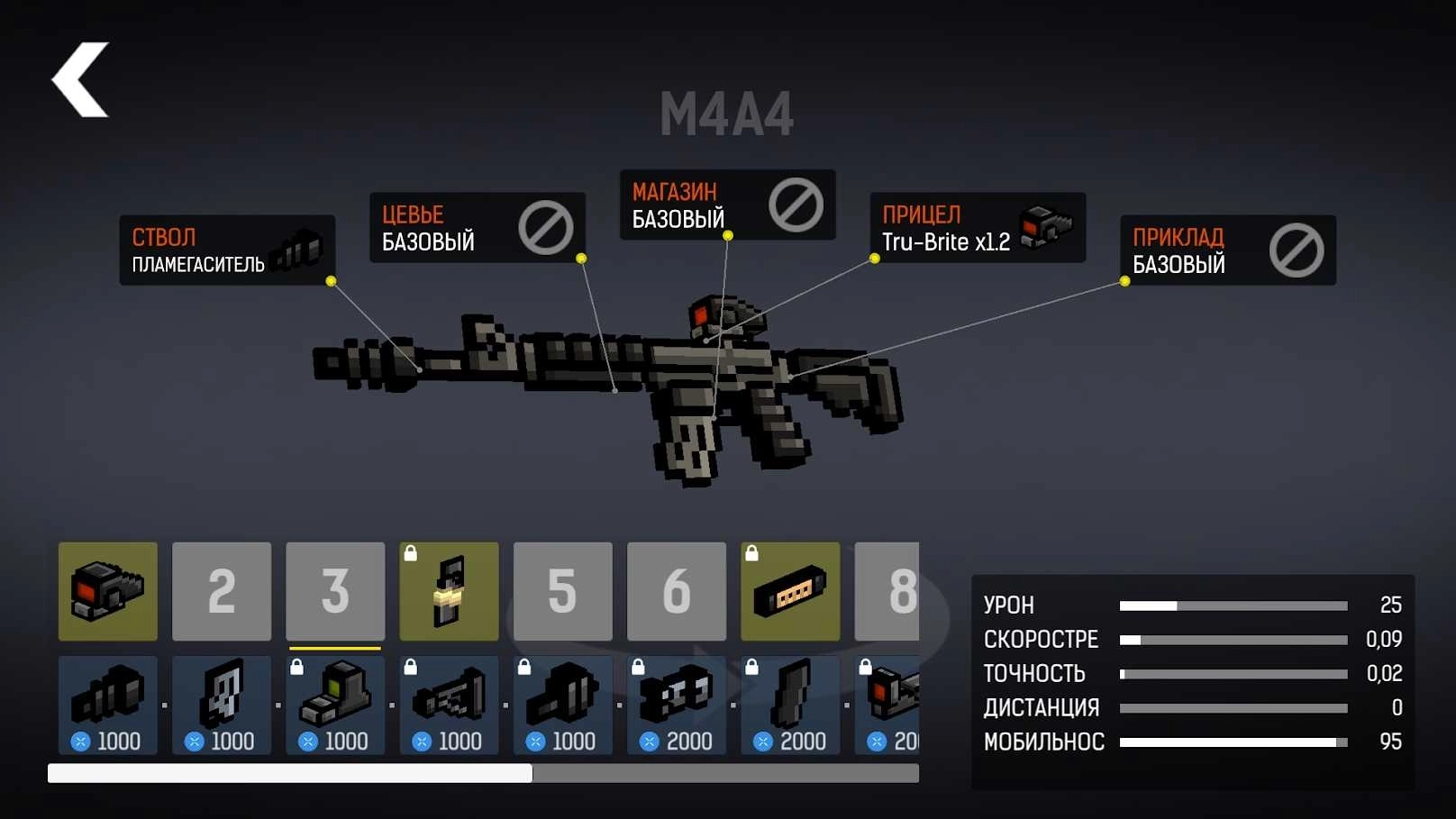
Task: Open the locked extended magazine category slot
Action: (x=790, y=593)
